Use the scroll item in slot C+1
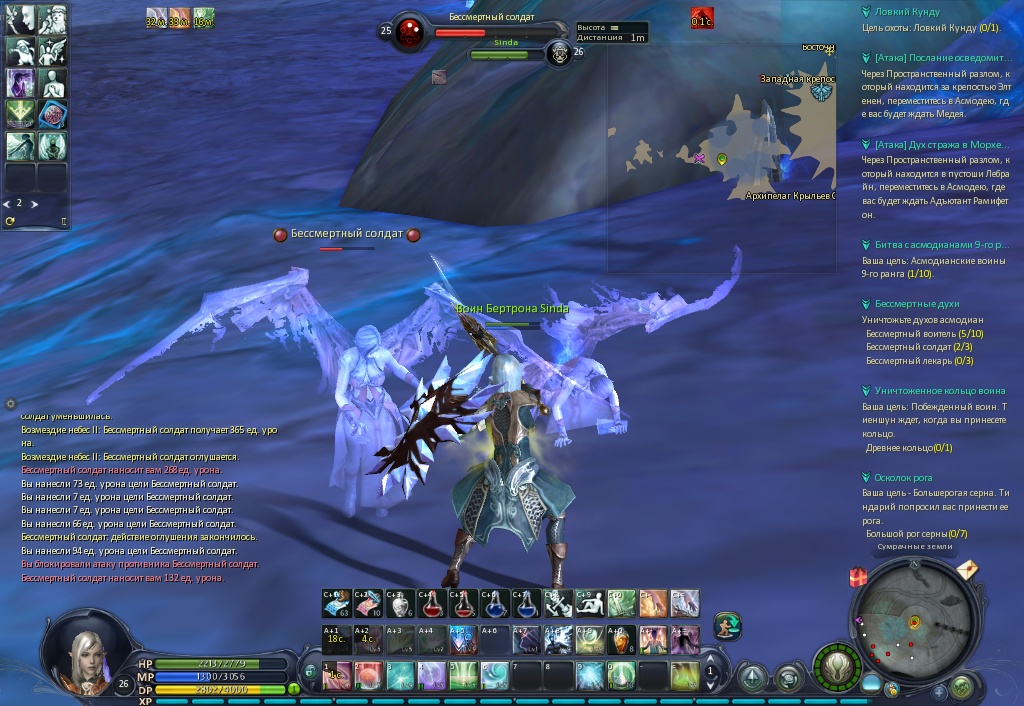The width and height of the screenshot is (1024, 706). coord(336,603)
